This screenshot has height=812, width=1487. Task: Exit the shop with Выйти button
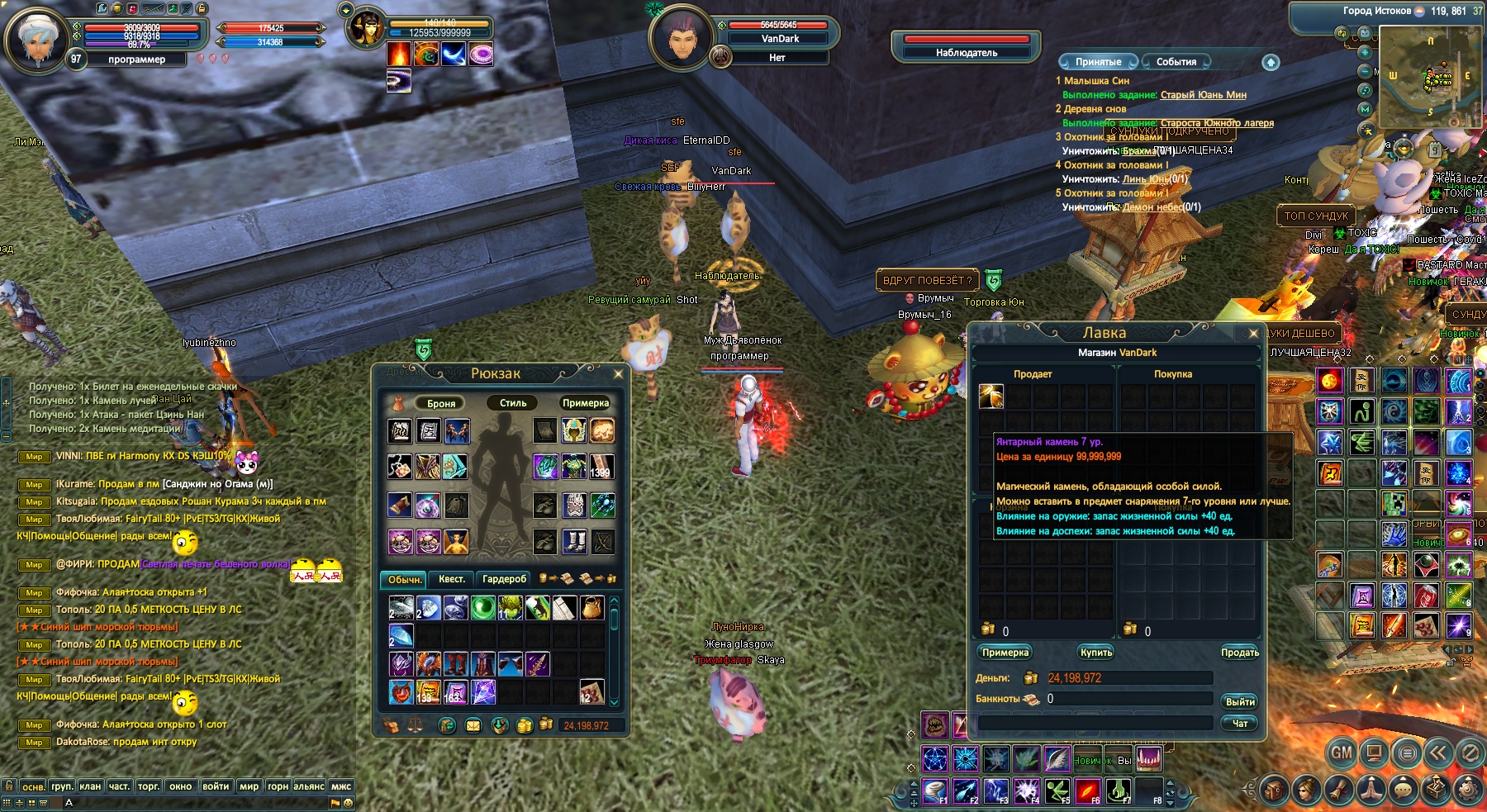pos(1239,702)
